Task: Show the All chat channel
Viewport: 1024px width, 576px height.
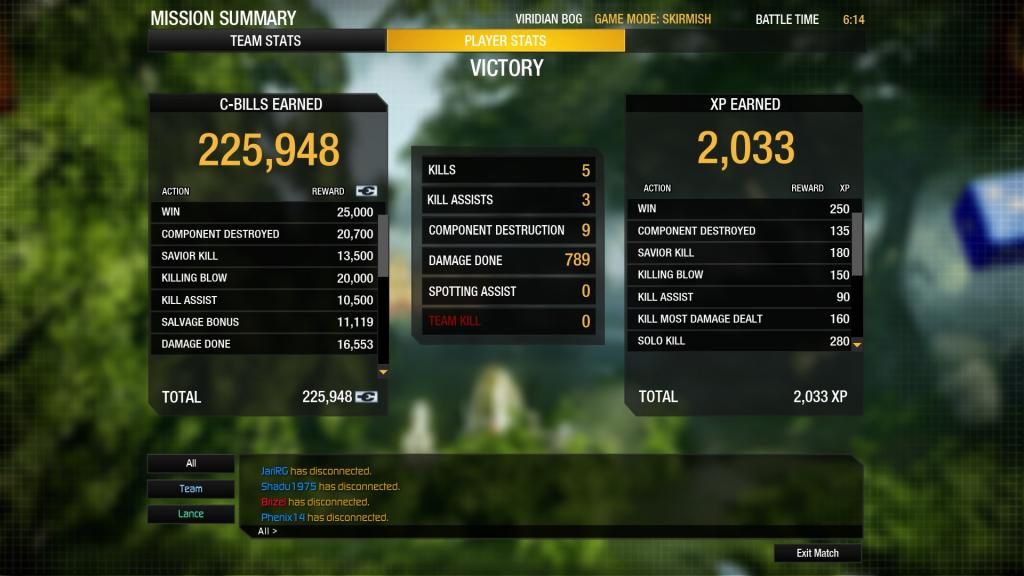Action: (x=191, y=464)
